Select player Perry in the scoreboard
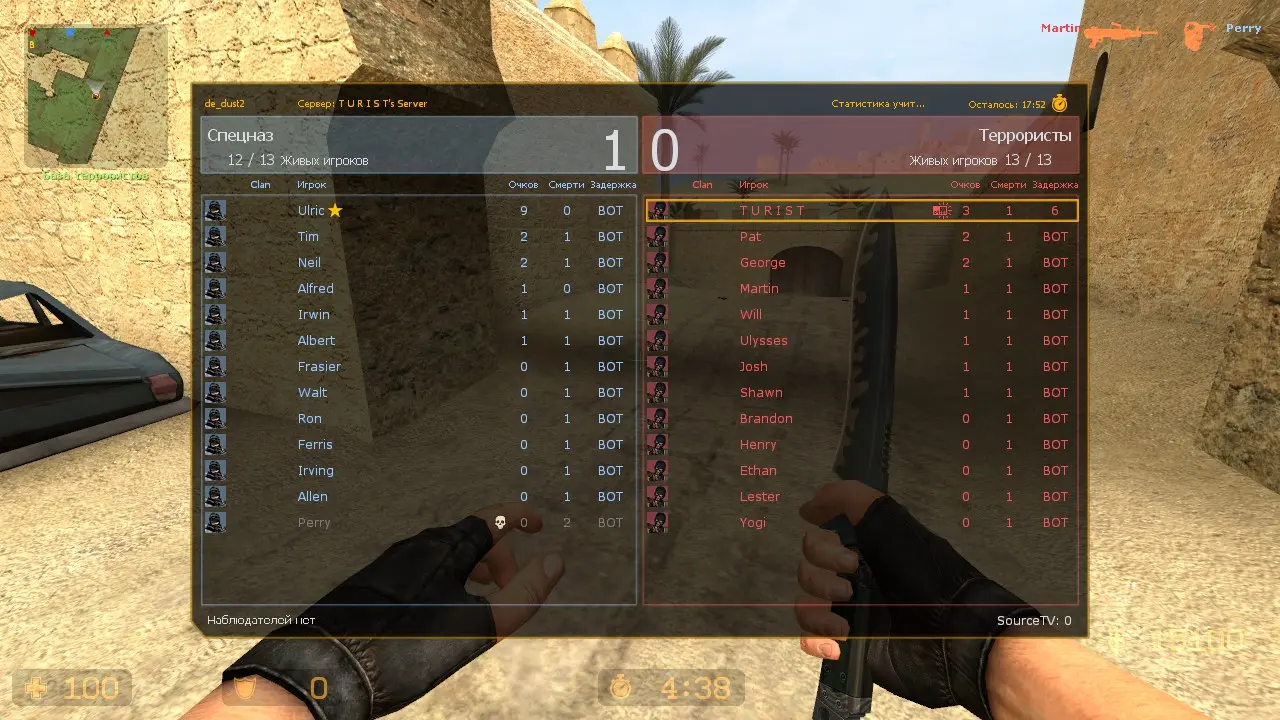The image size is (1280, 720). coord(418,523)
